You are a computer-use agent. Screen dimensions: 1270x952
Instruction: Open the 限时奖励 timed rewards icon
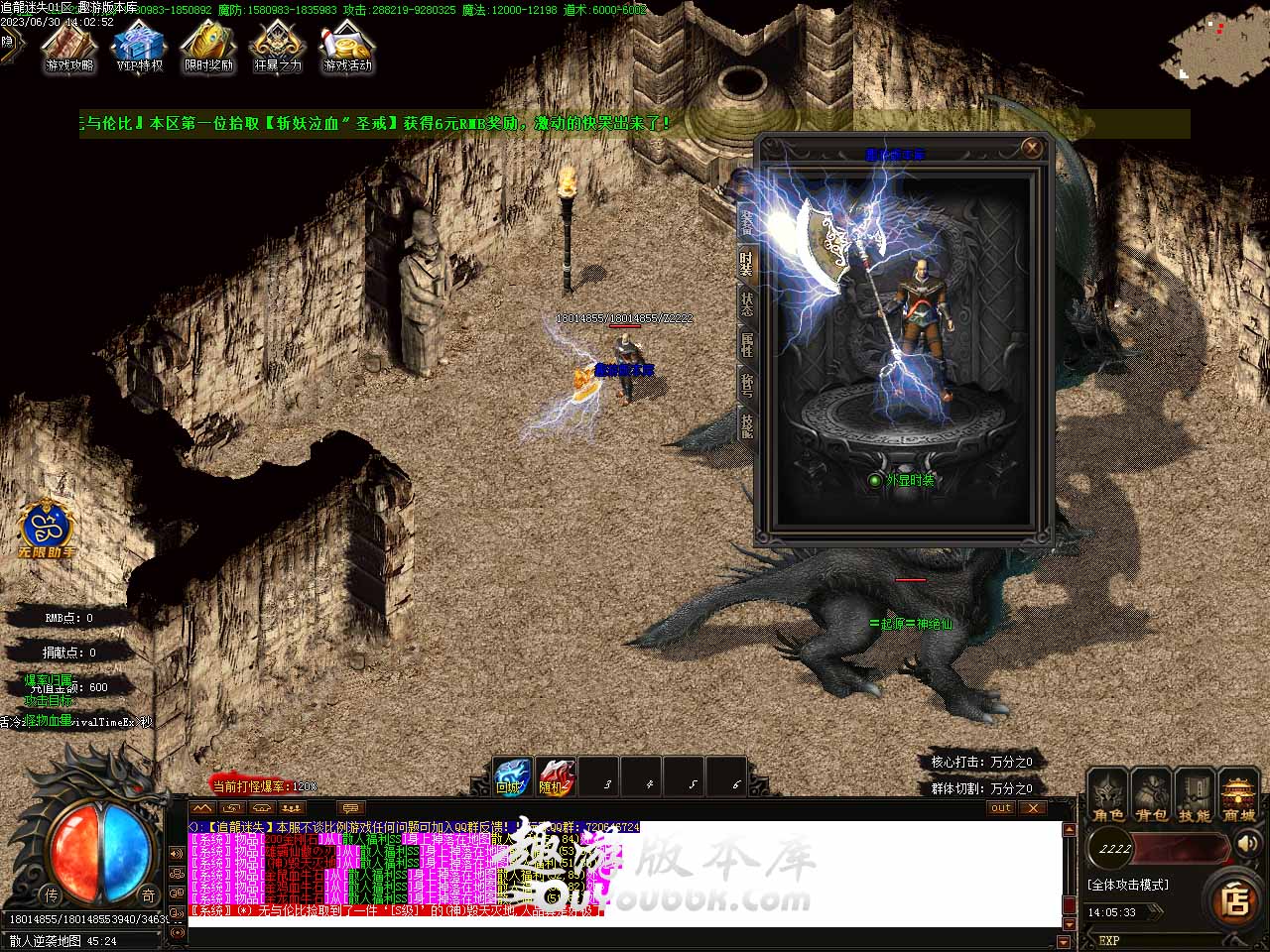click(208, 48)
